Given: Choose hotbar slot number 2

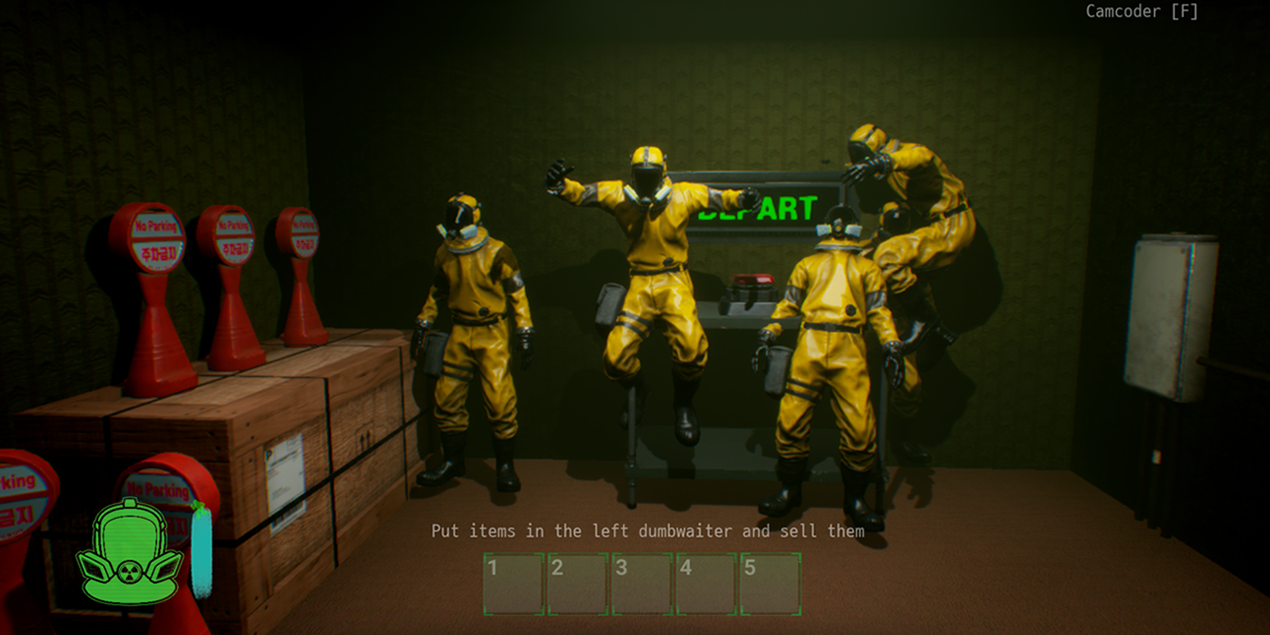Looking at the screenshot, I should coord(578,584).
